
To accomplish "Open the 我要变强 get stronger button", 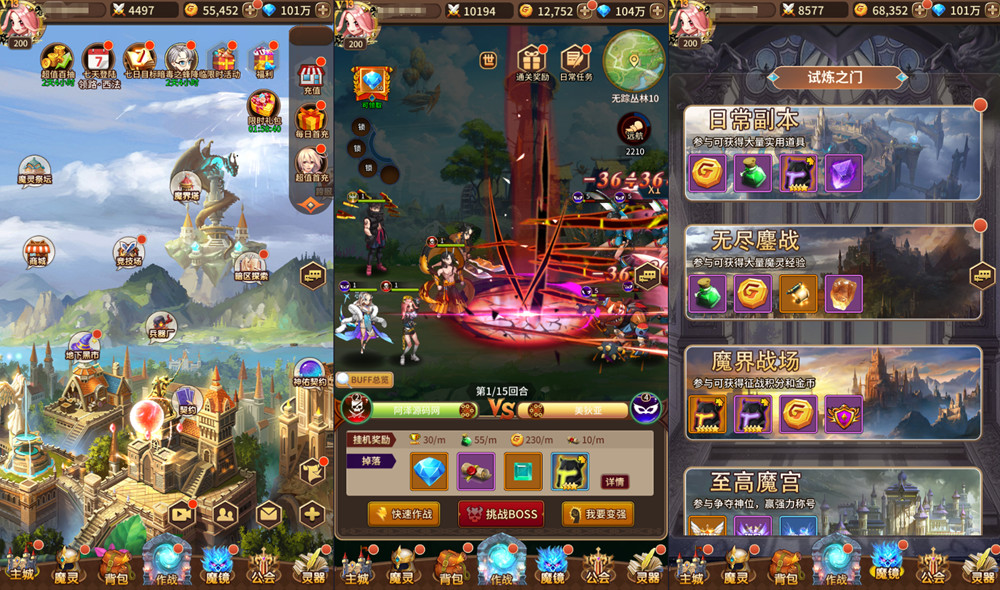I will [x=598, y=514].
